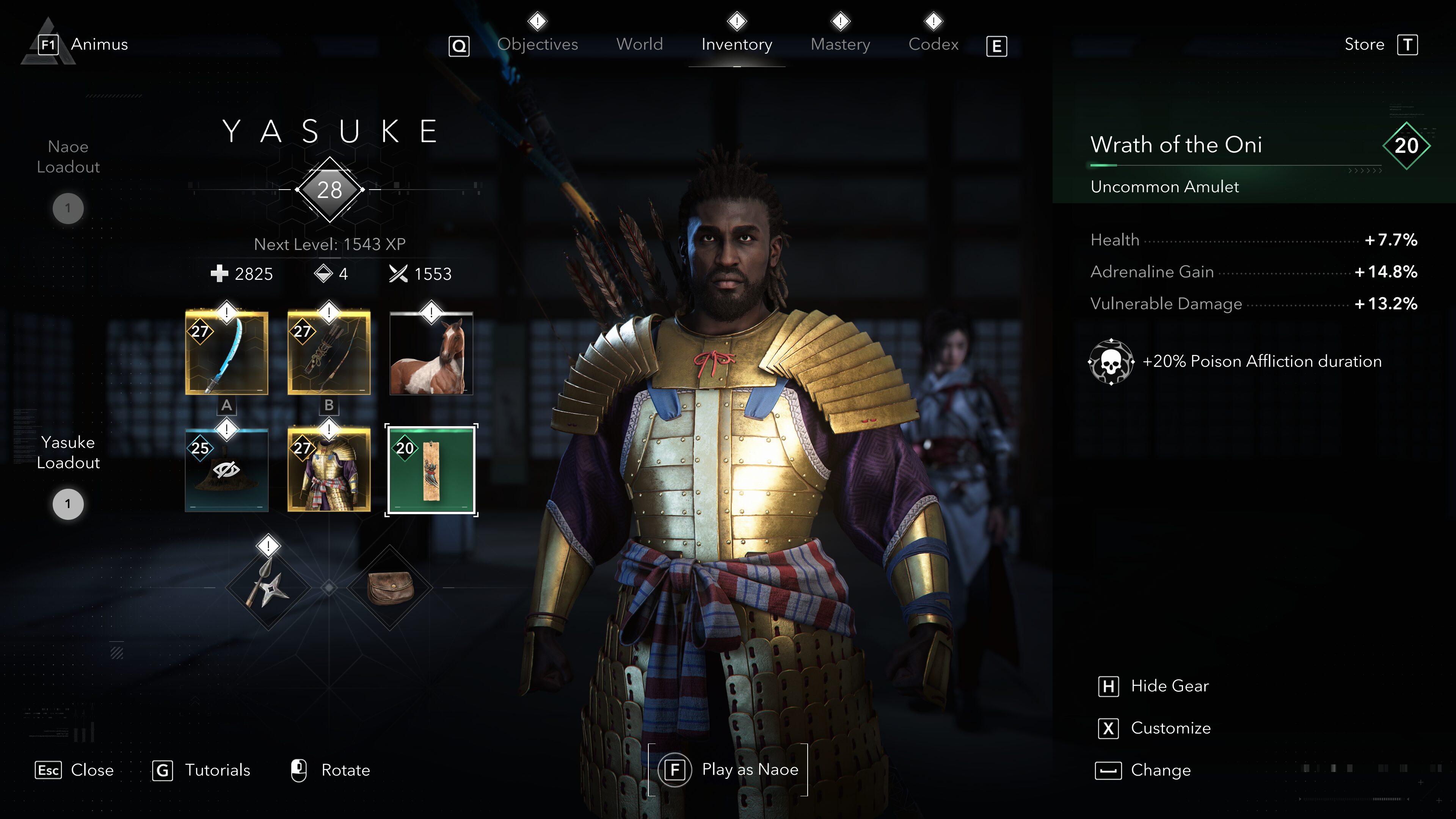This screenshot has height=819, width=1456.
Task: Select the hidden headgear slot
Action: (x=227, y=470)
